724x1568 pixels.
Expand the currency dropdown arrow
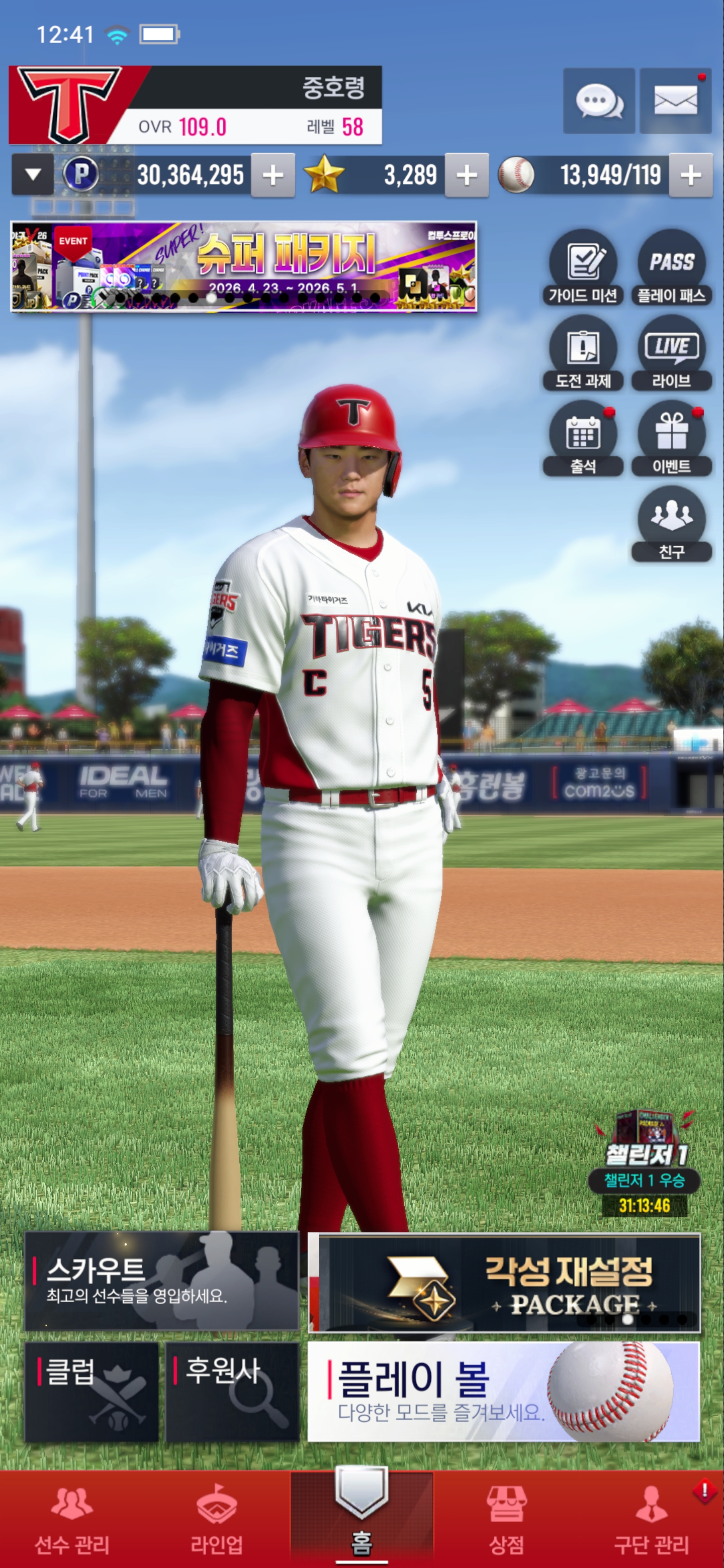point(33,175)
